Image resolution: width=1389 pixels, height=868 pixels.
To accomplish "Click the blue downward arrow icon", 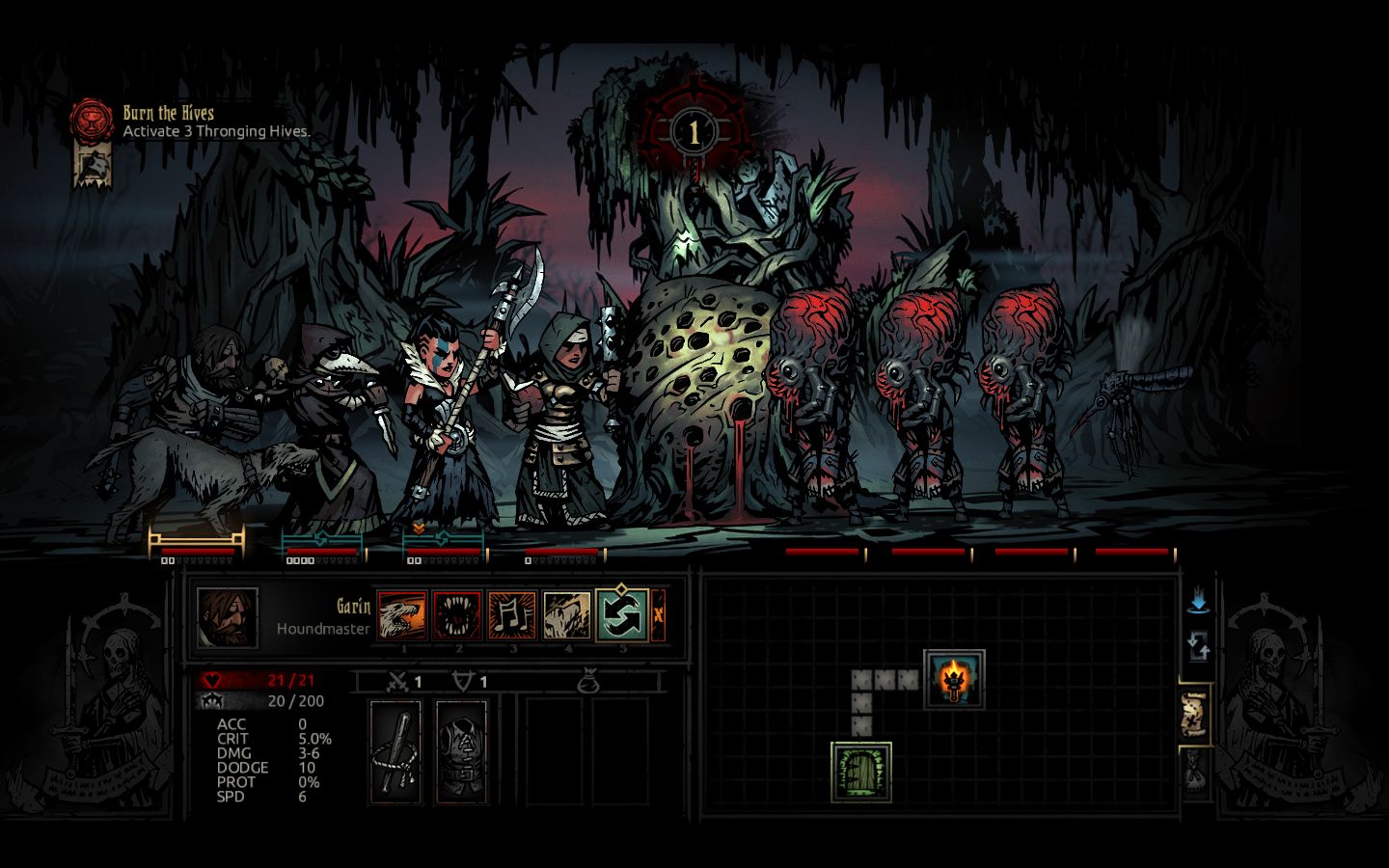I will tap(1198, 603).
